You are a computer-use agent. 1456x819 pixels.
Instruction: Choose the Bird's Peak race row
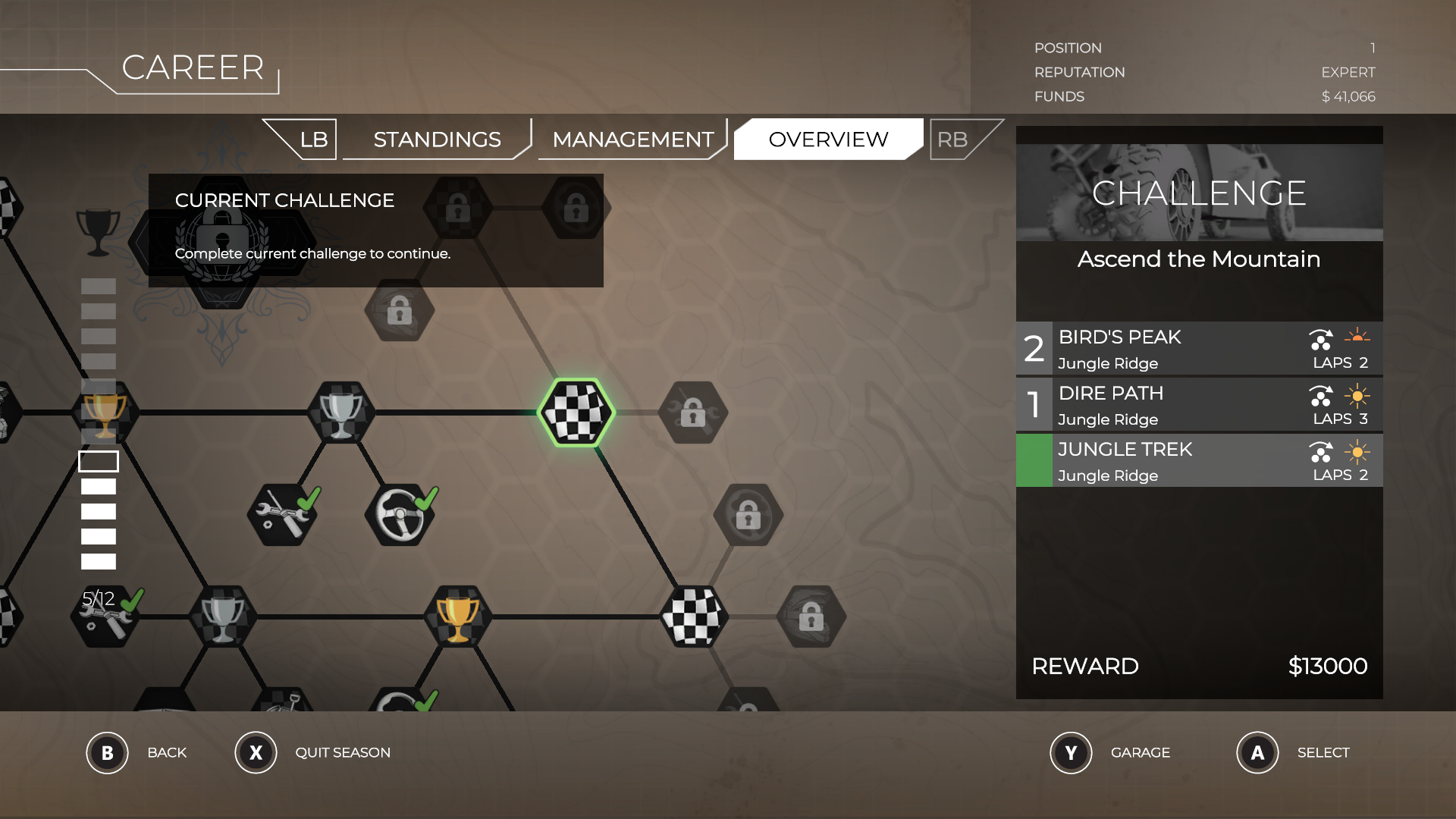[x=1199, y=349]
